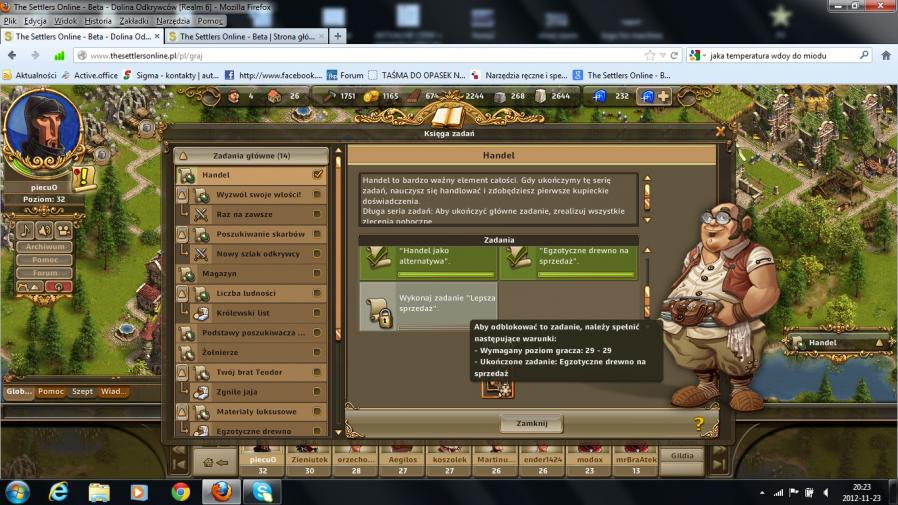
Task: Collapse the Zadania główne quest category
Action: 251,156
